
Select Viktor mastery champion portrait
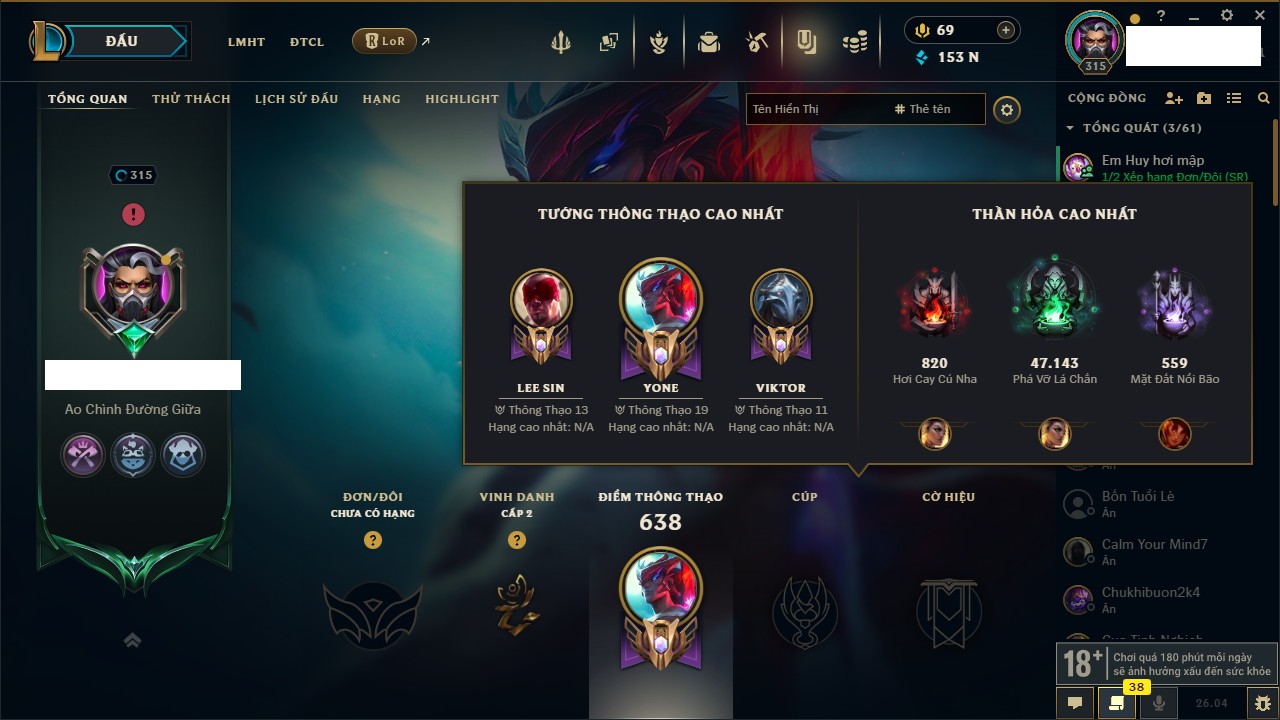781,299
